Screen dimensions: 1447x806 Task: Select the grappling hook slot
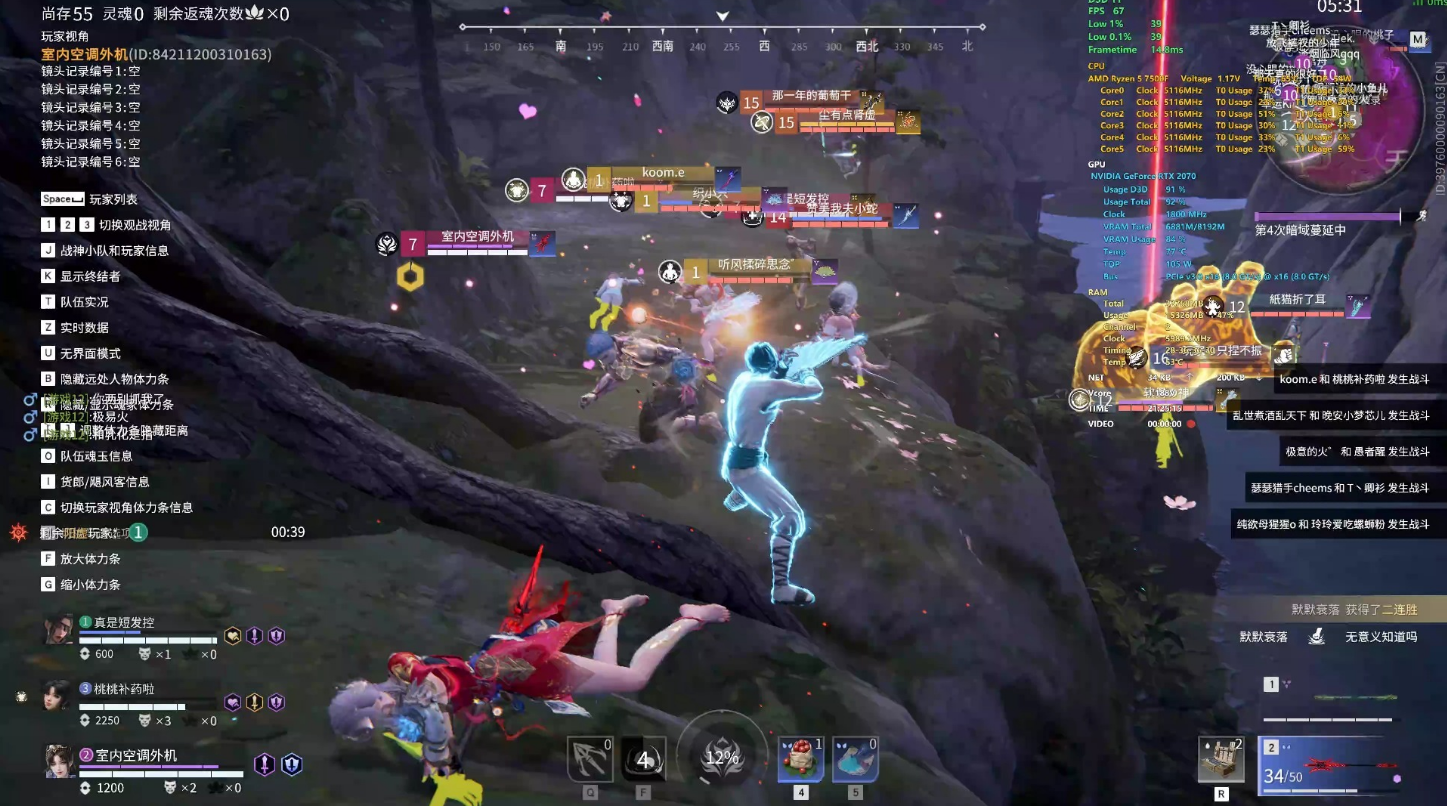click(x=590, y=759)
